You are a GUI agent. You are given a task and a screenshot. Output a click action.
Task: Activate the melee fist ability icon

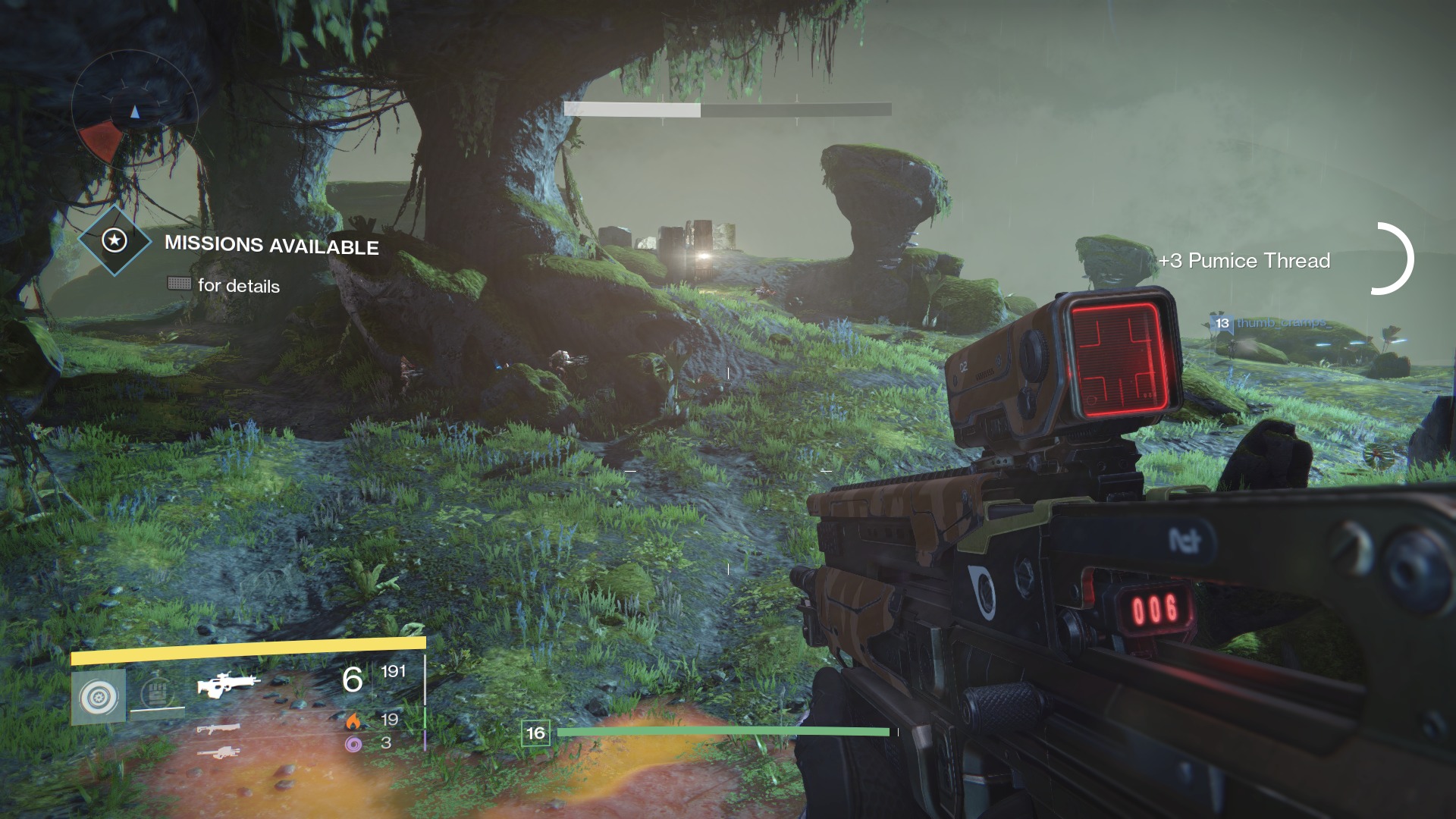point(157,693)
